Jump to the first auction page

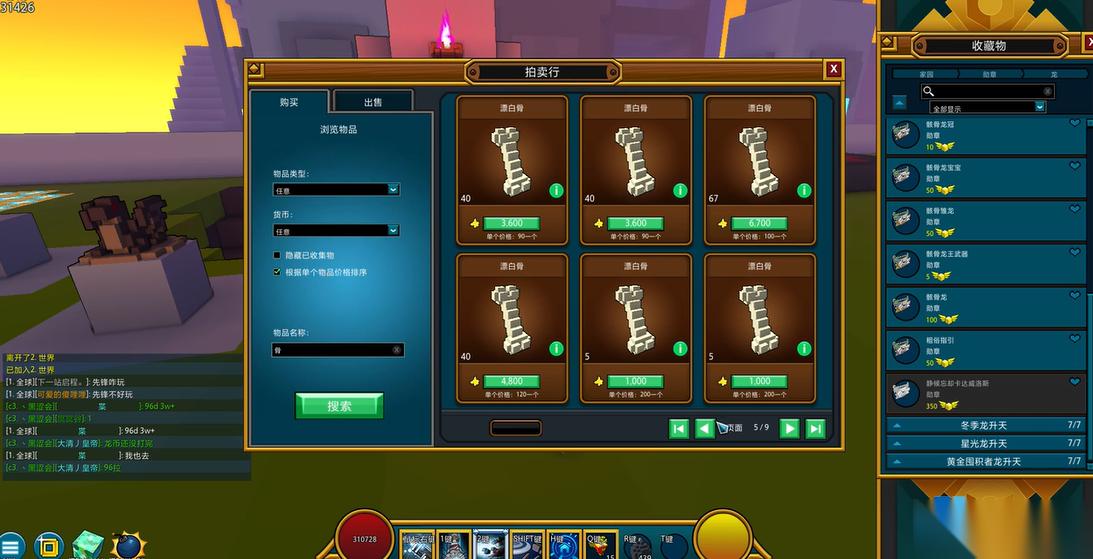(679, 428)
